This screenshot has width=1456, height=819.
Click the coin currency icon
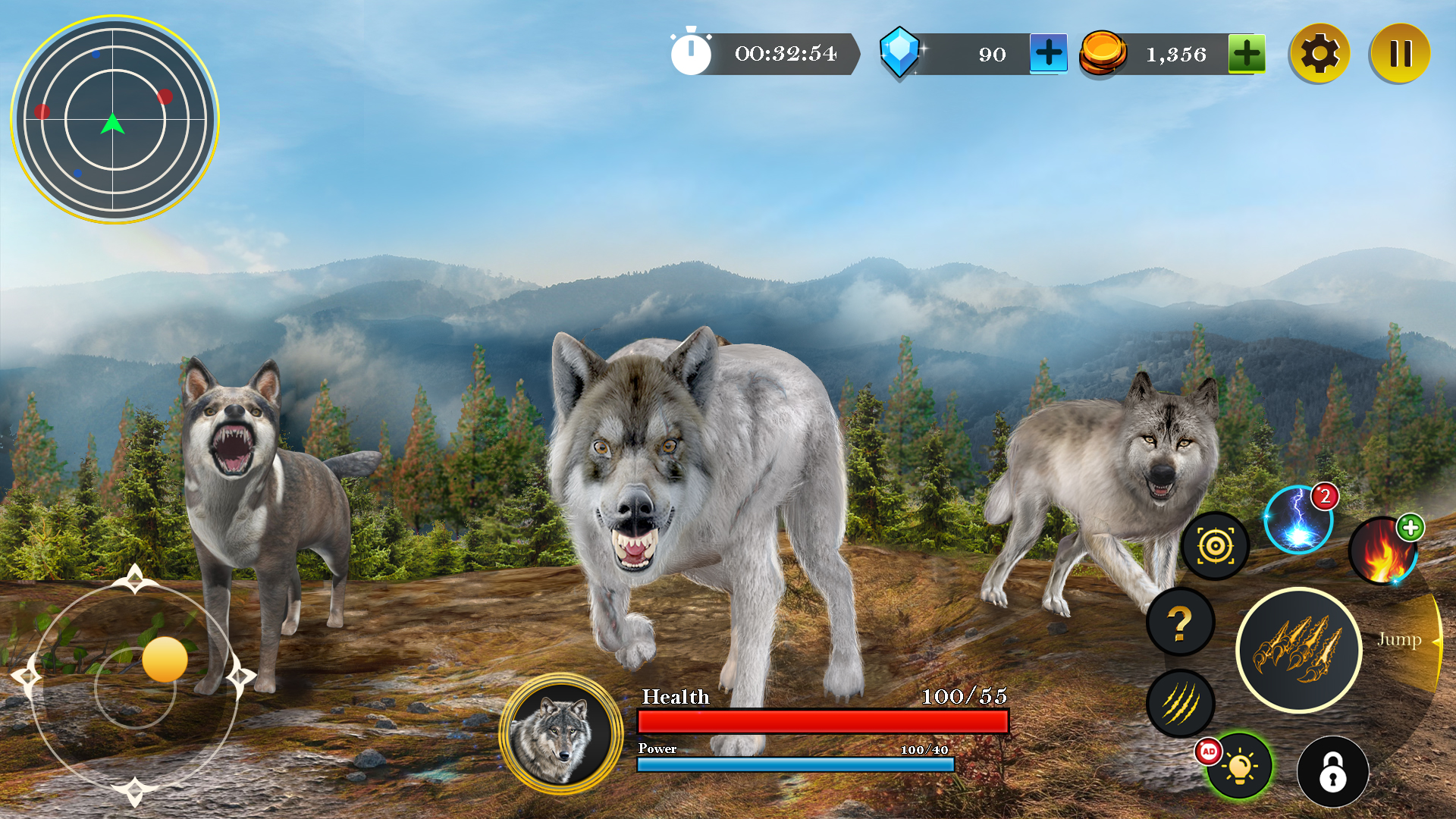click(x=1102, y=53)
